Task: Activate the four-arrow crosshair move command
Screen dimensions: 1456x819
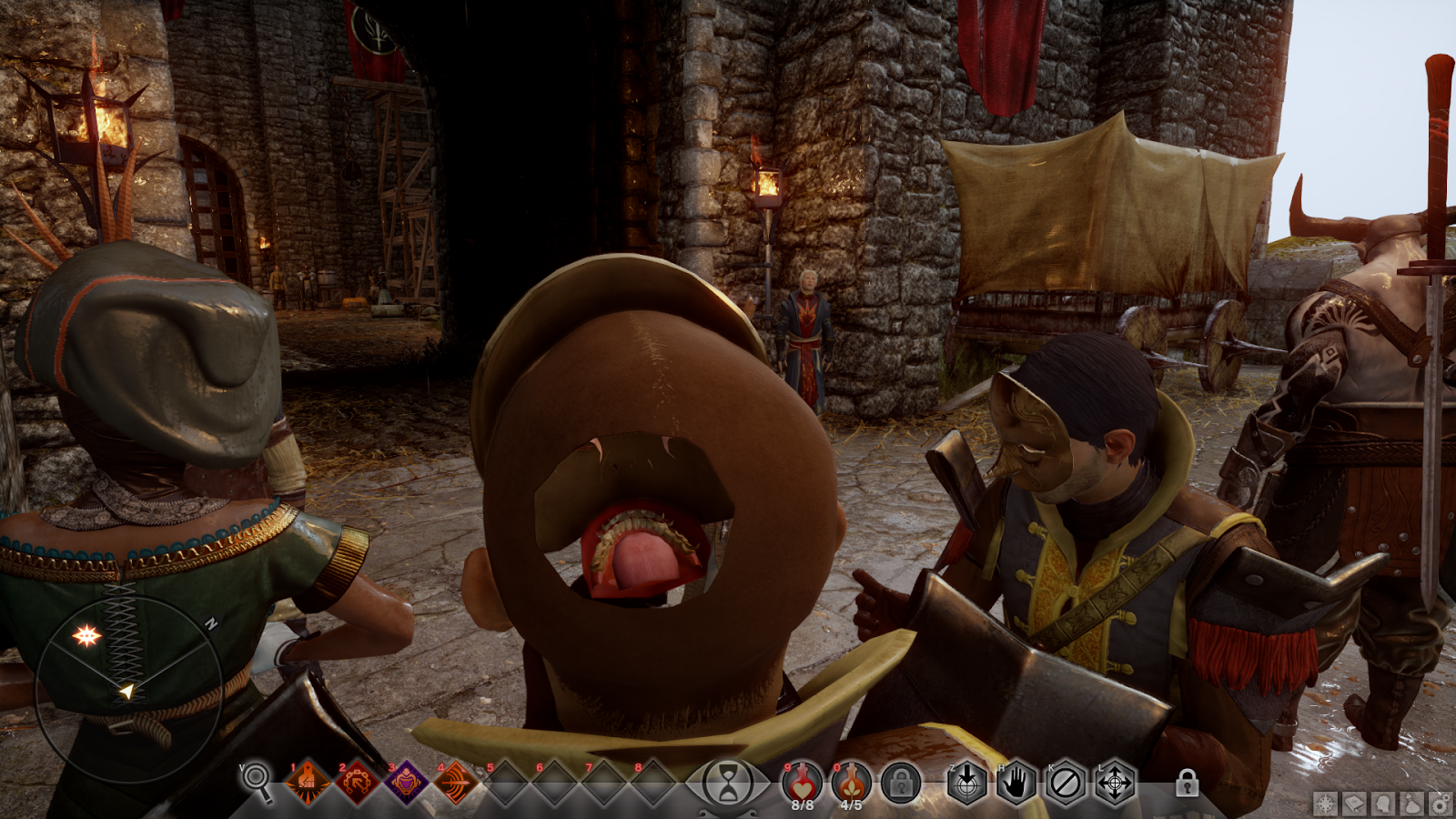Action: 1115,783
